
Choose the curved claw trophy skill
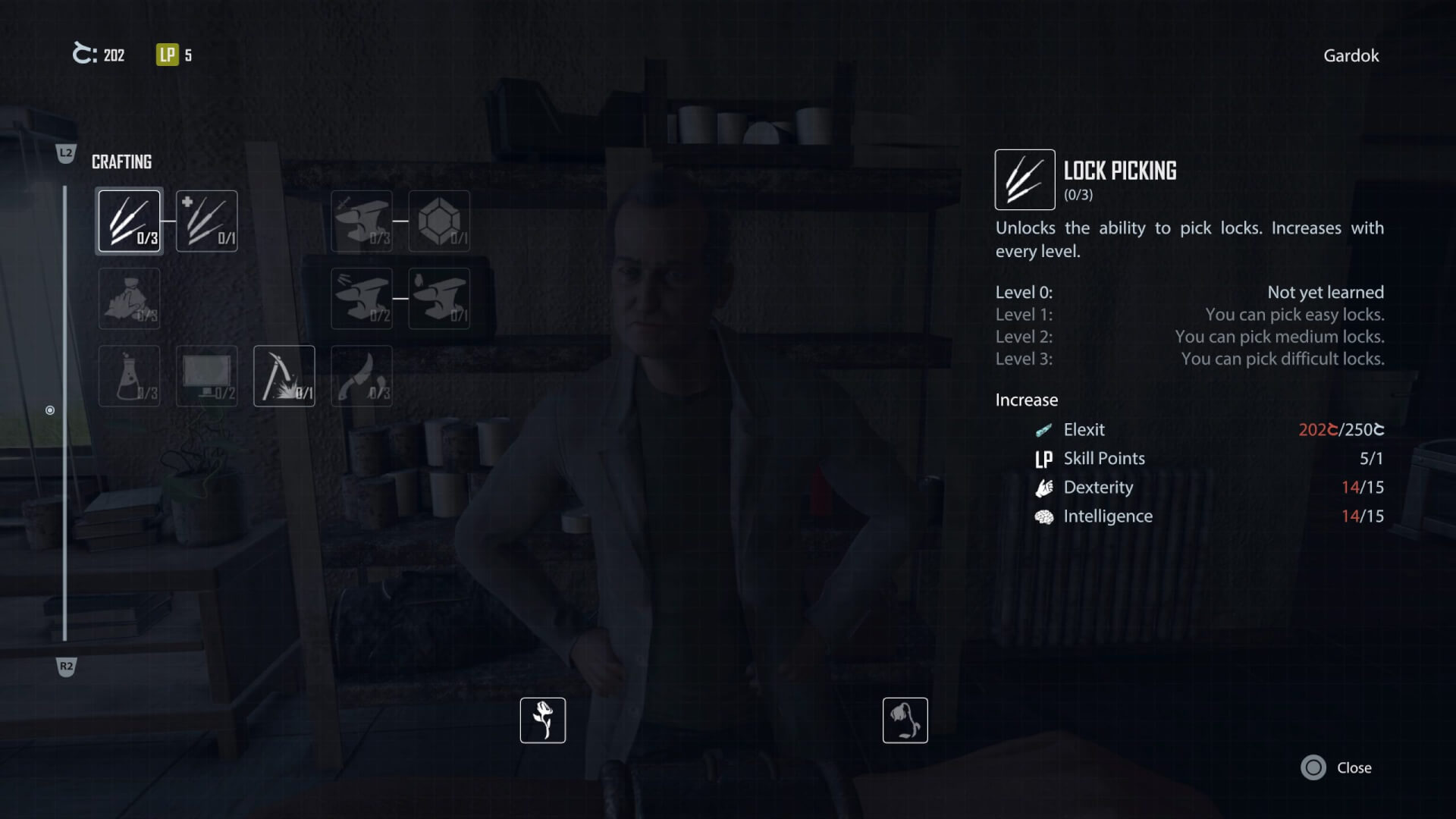(362, 376)
